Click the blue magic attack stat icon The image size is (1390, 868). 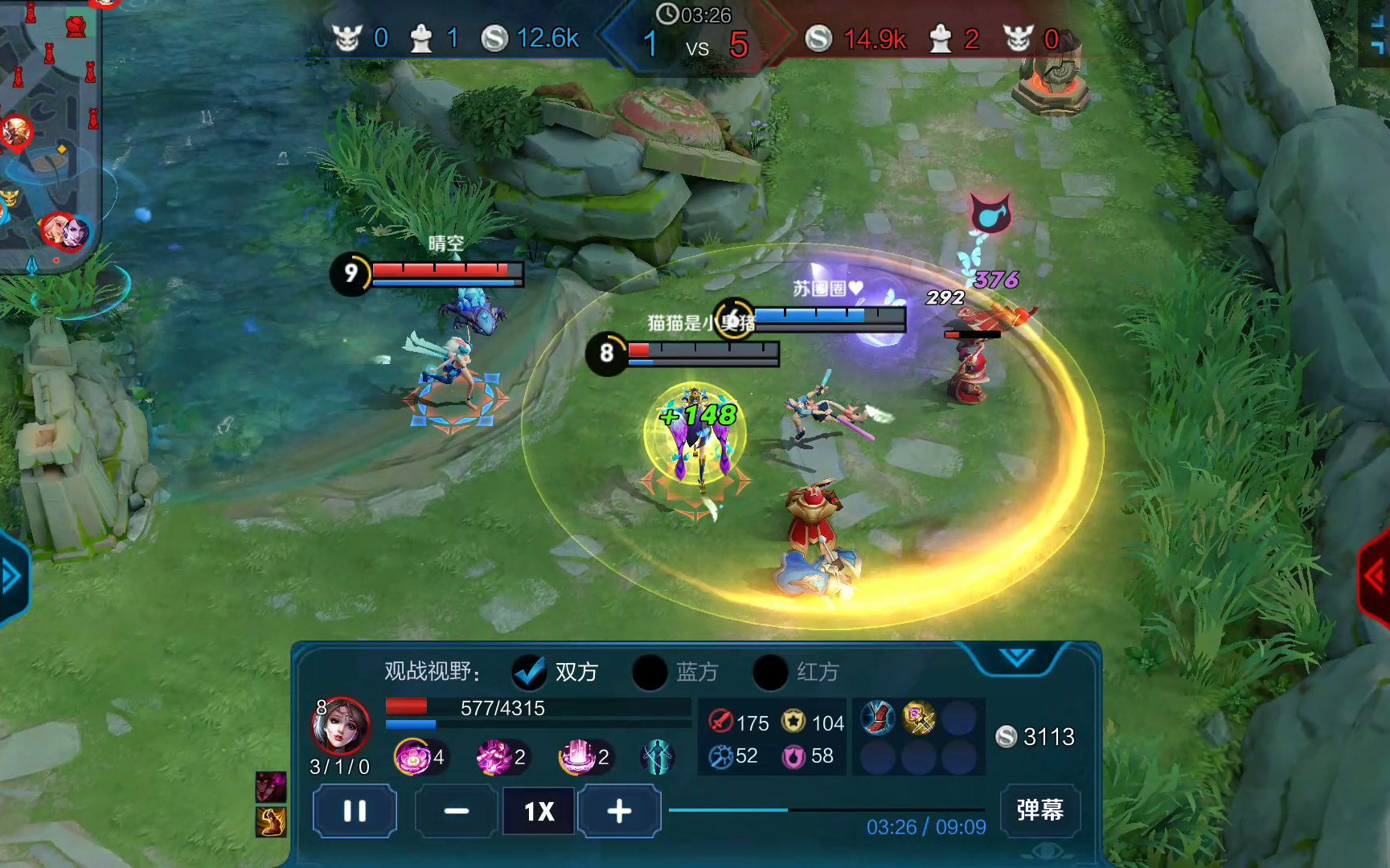point(721,755)
